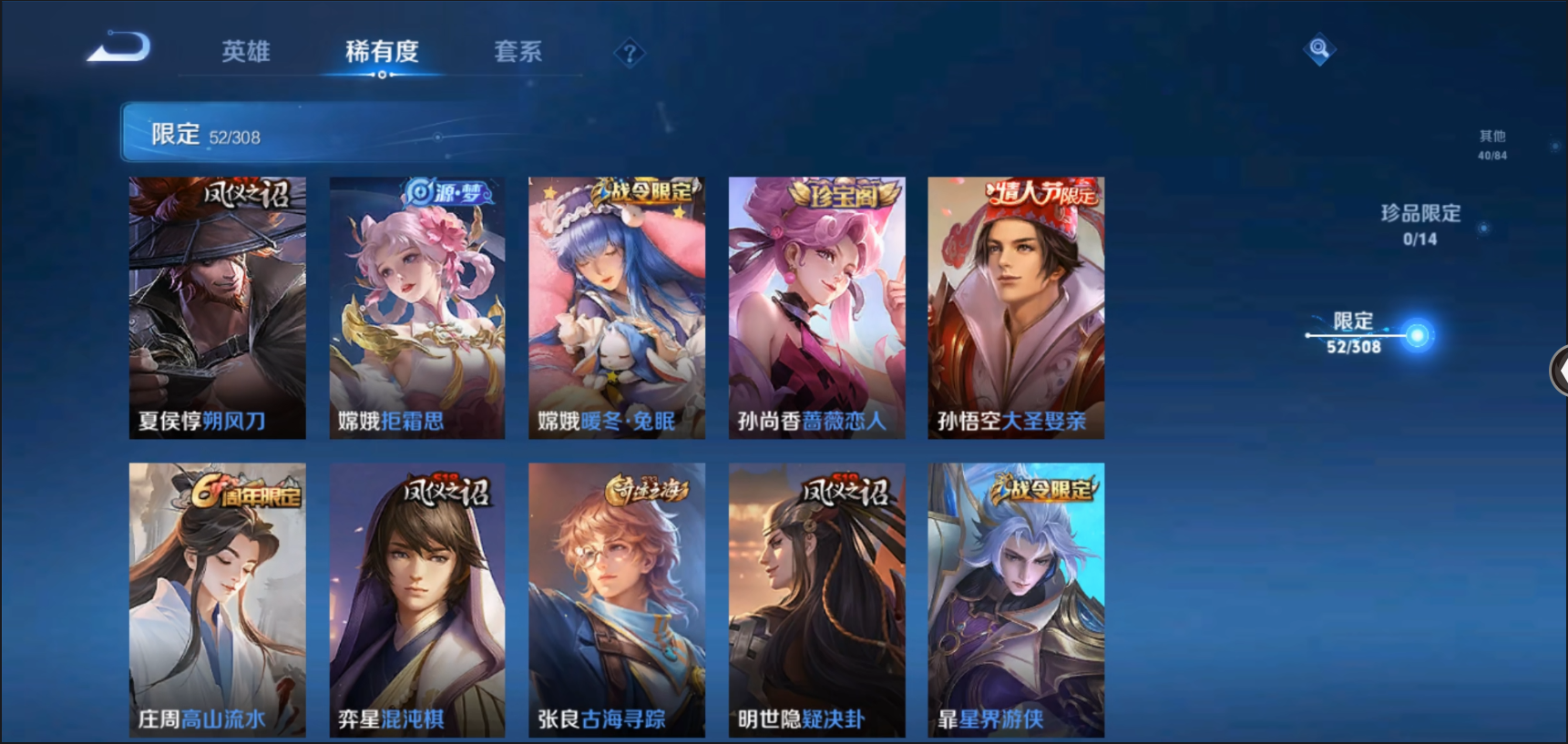Open the question mark help icon
Screen dimensions: 1568x744
[629, 54]
